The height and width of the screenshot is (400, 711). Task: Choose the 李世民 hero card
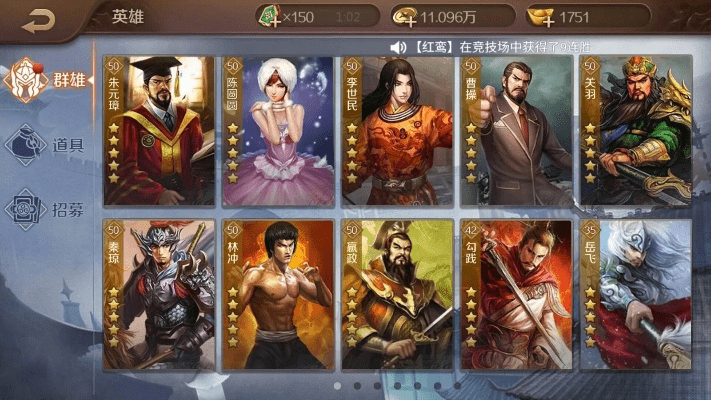397,130
